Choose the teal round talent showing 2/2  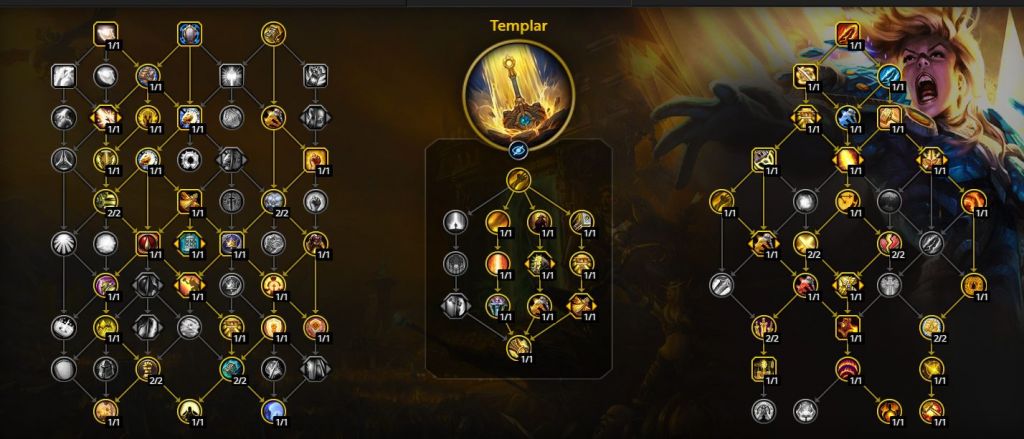coord(231,368)
